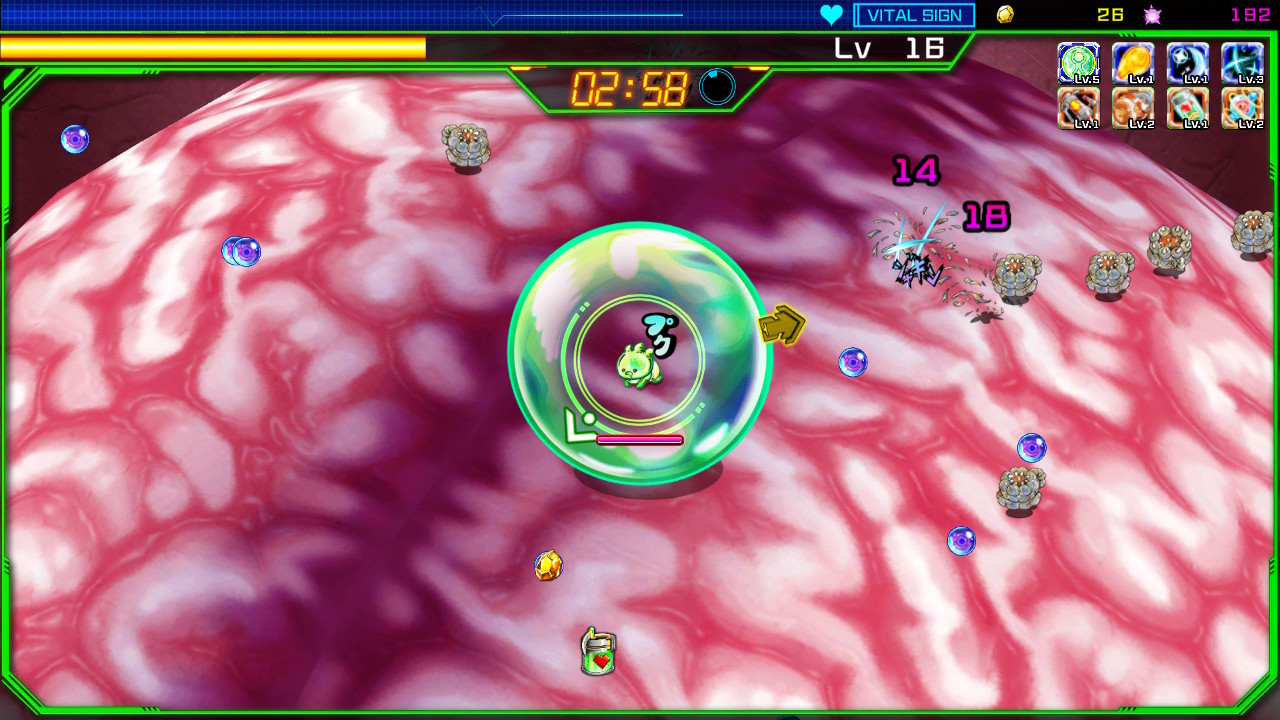Click the cyan heart health icon
The image size is (1280, 720).
(831, 14)
